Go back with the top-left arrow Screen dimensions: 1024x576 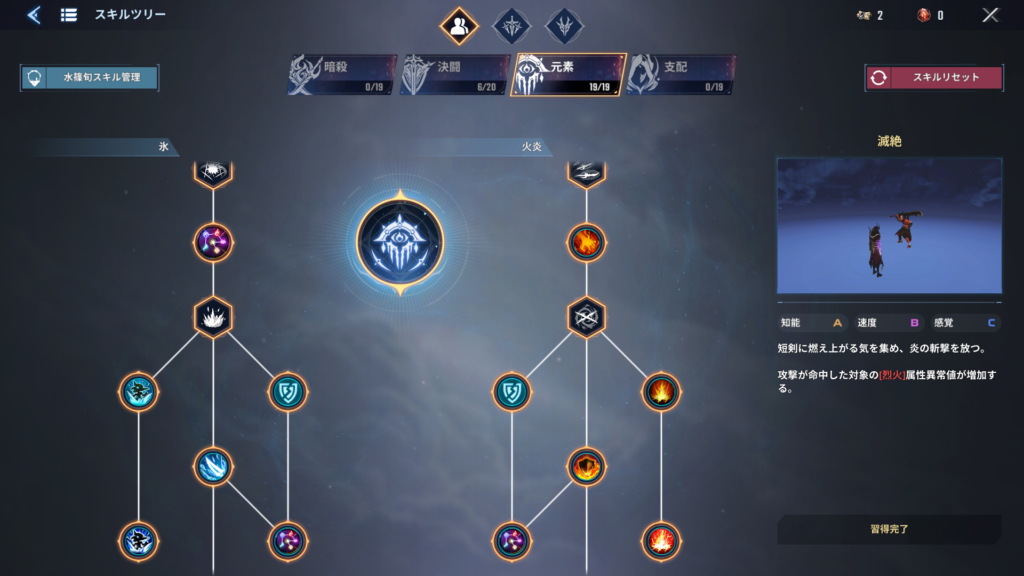(x=34, y=15)
